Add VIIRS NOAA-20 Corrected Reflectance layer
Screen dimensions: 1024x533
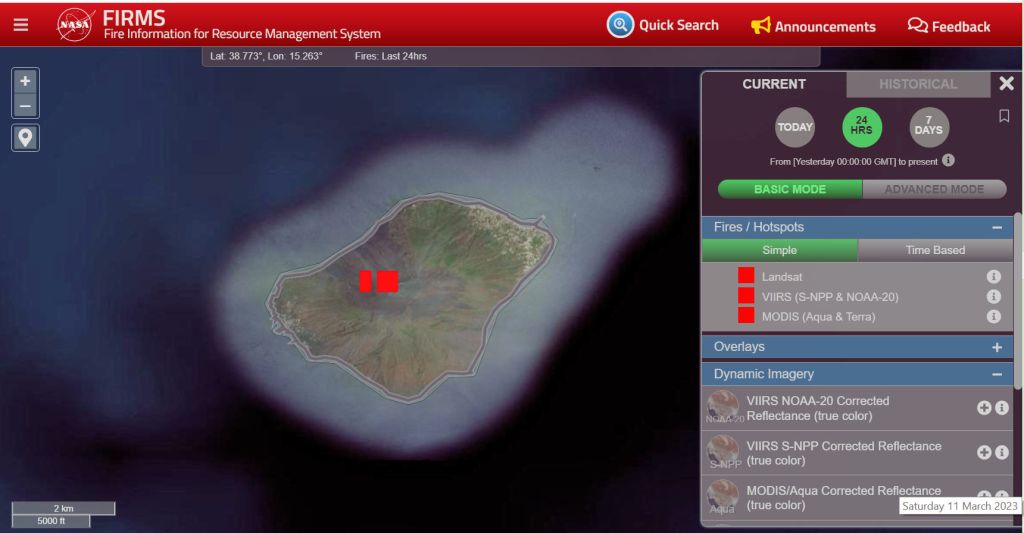[x=984, y=408]
